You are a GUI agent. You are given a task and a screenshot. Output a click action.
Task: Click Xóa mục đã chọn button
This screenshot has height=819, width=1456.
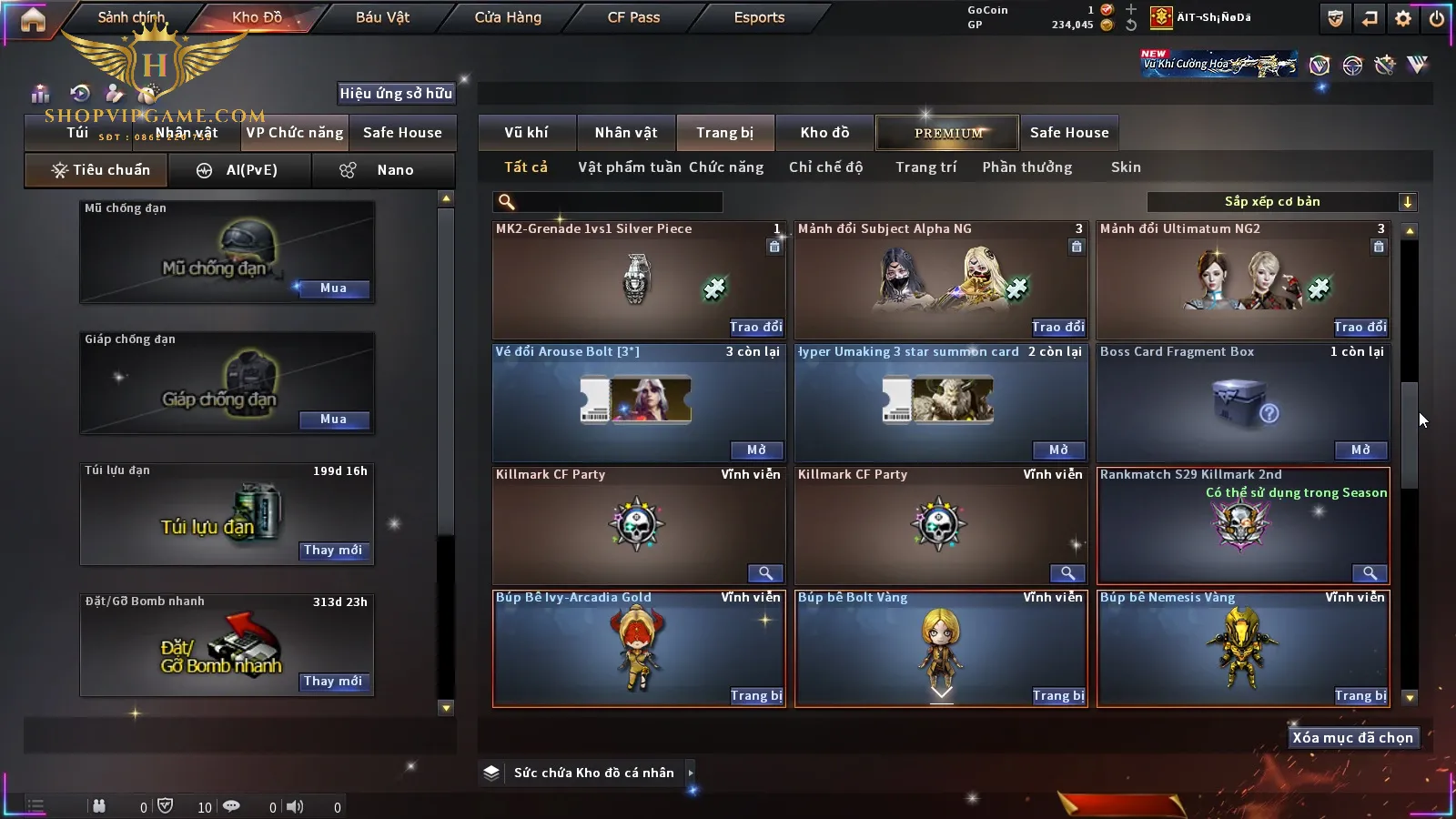click(x=1352, y=738)
